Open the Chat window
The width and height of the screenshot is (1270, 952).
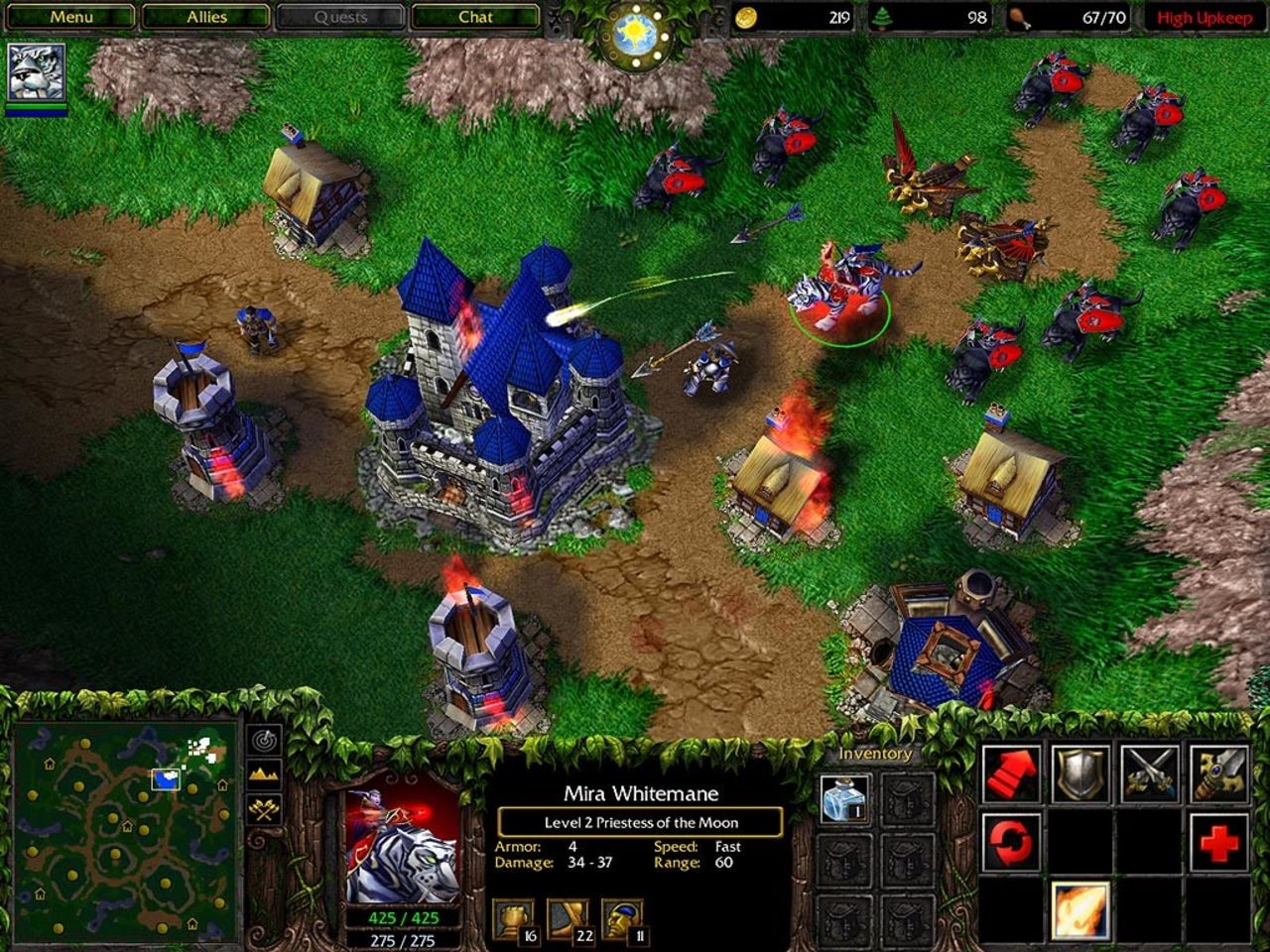coord(477,16)
